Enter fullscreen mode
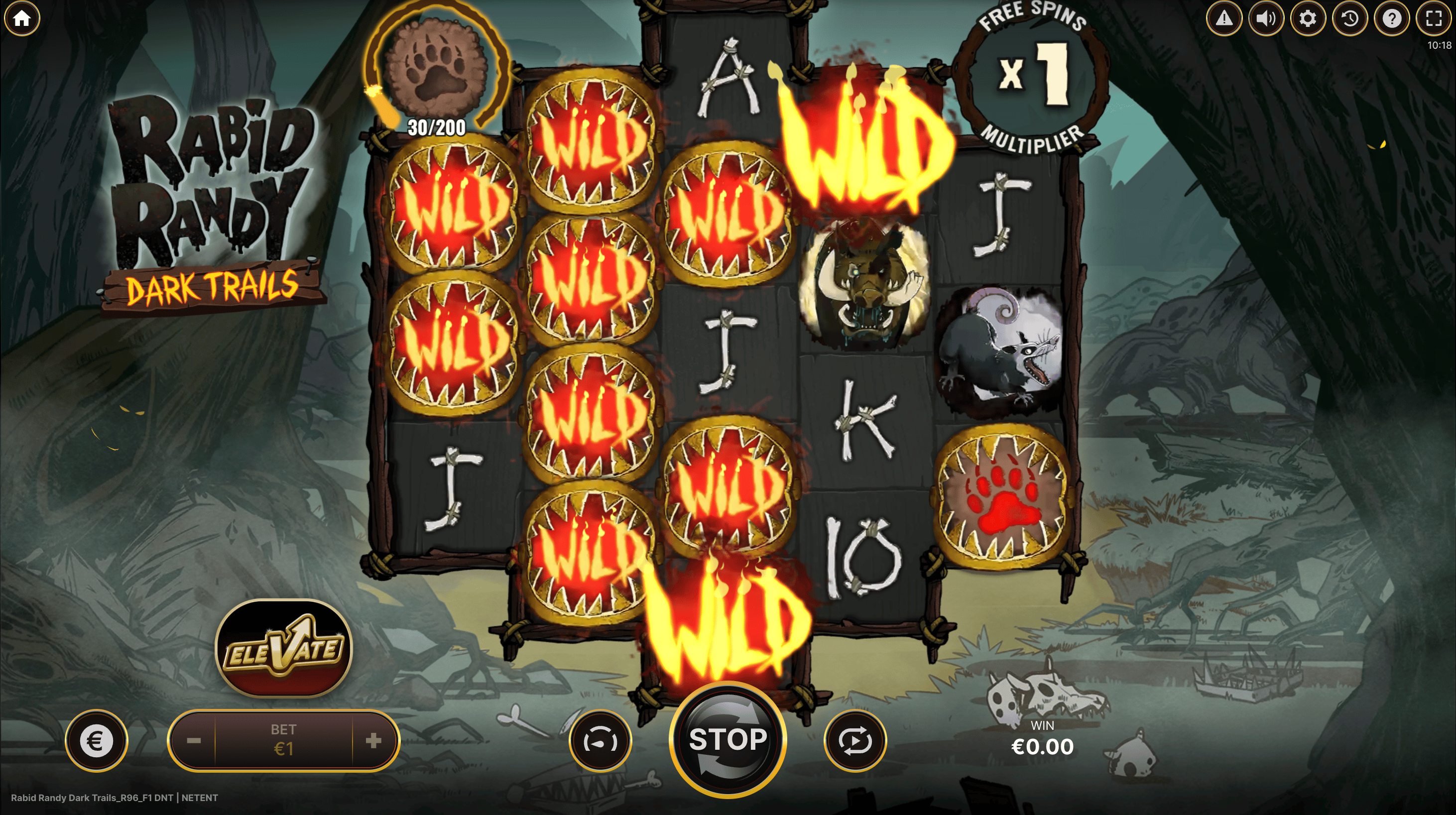The image size is (1456, 815). click(x=1434, y=18)
